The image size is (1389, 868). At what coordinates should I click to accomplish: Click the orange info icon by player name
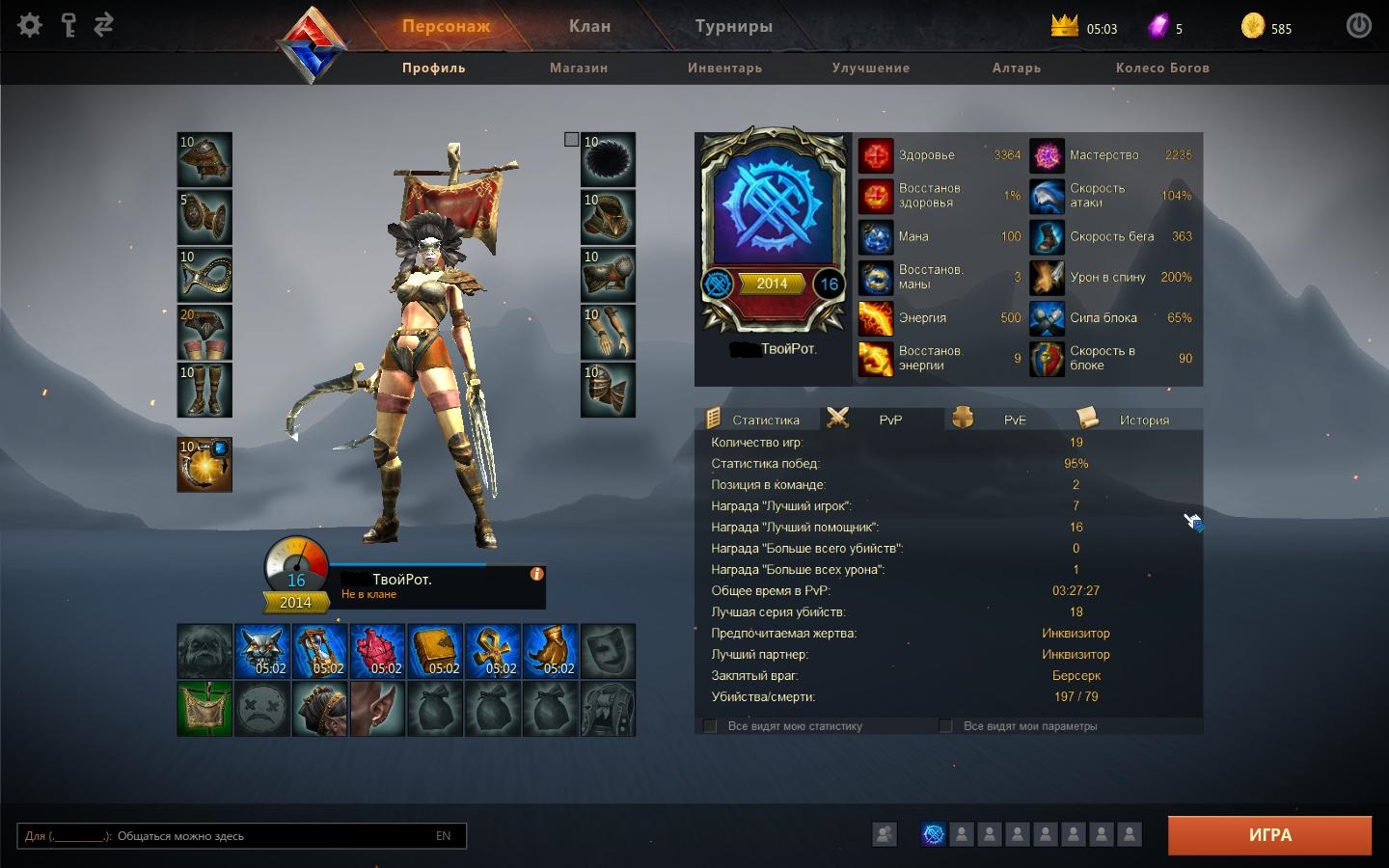tap(536, 574)
